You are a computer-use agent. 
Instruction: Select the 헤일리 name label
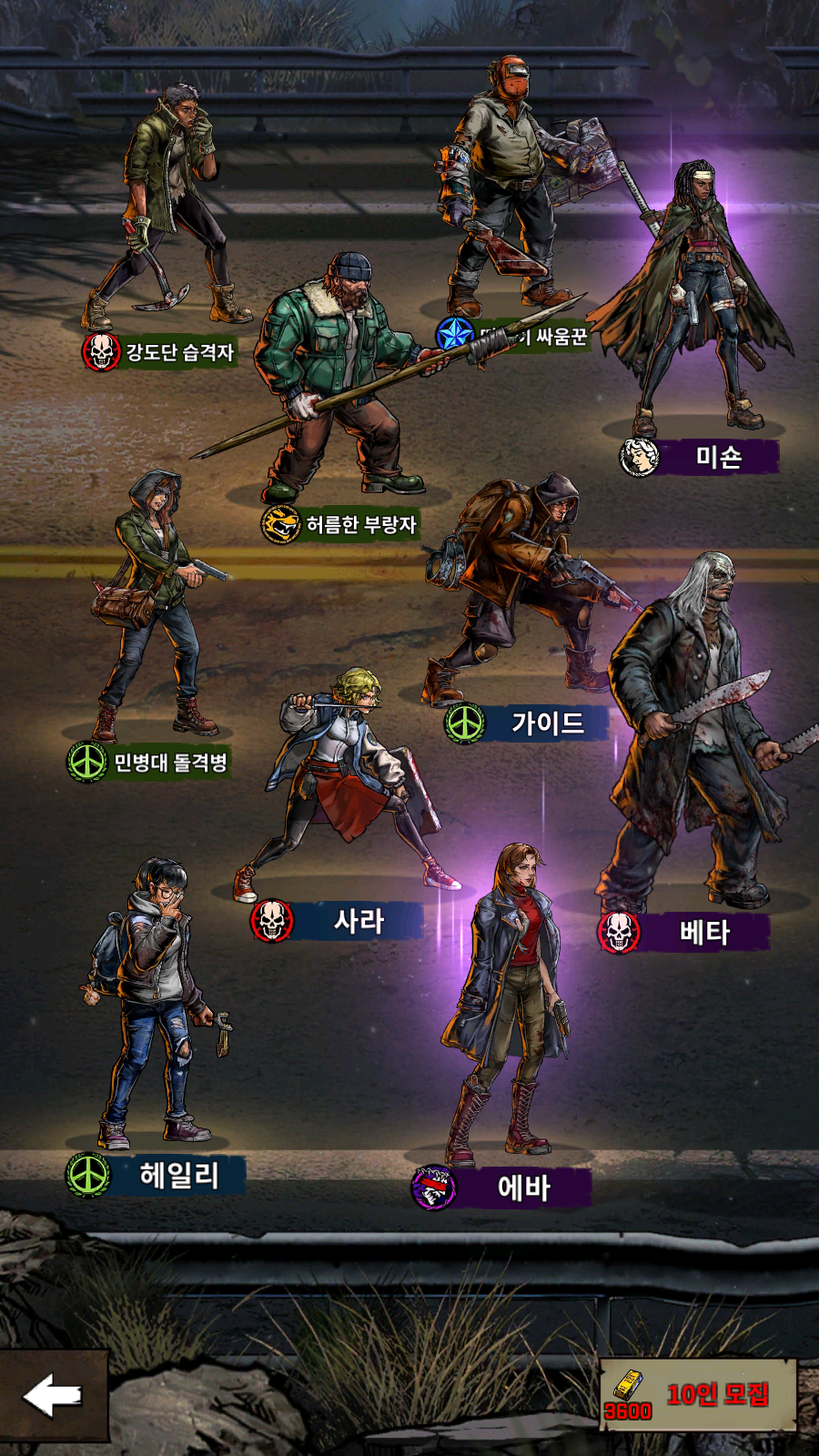178,1175
